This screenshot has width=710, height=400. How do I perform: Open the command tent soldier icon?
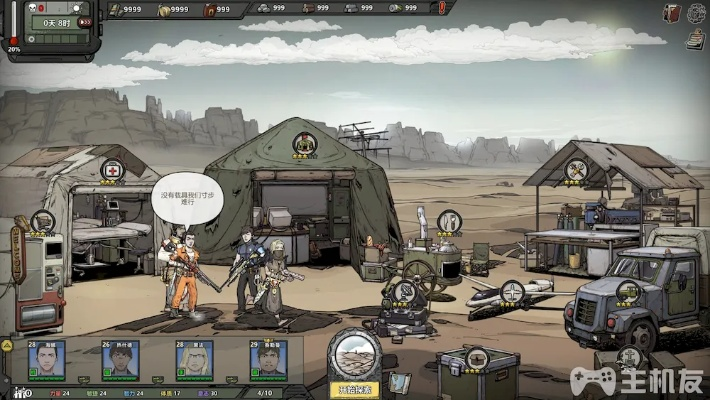305,146
